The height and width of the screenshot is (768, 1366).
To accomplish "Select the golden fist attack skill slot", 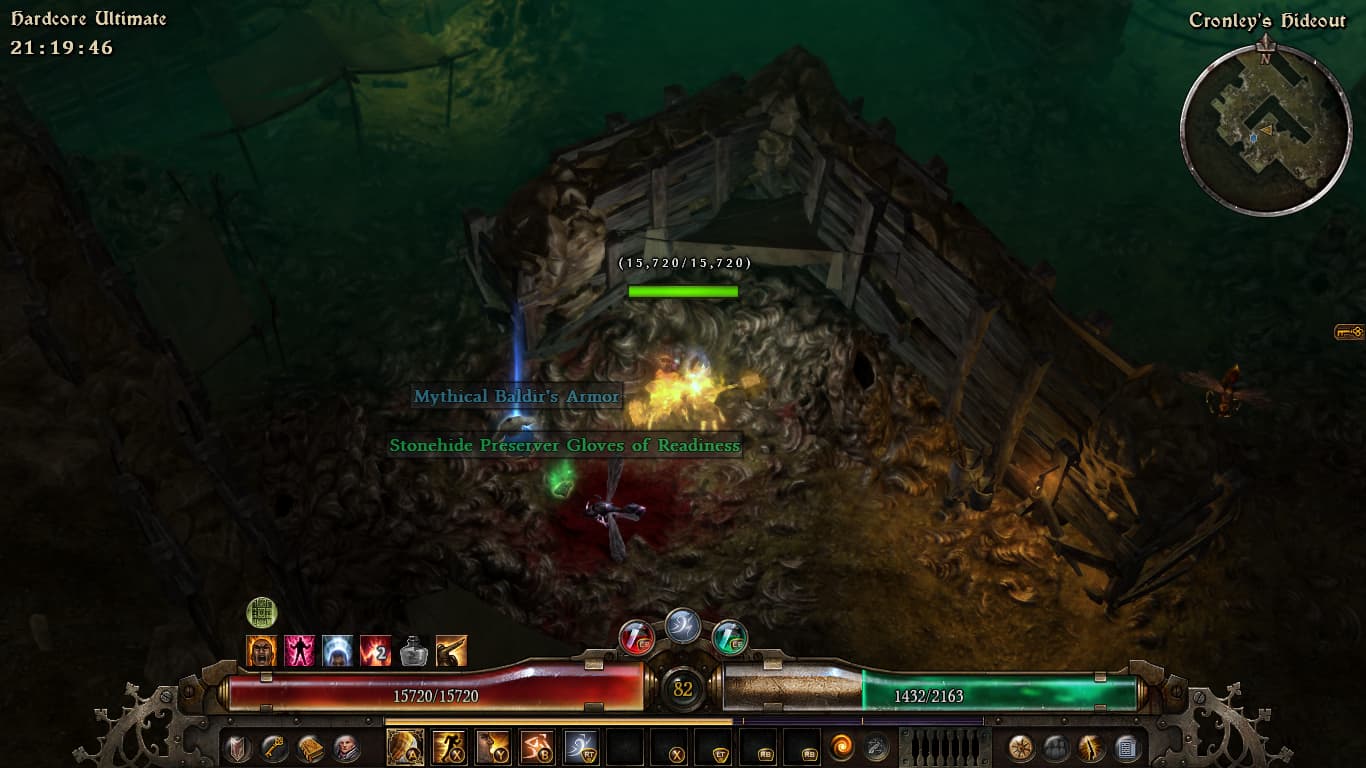I will tap(405, 747).
